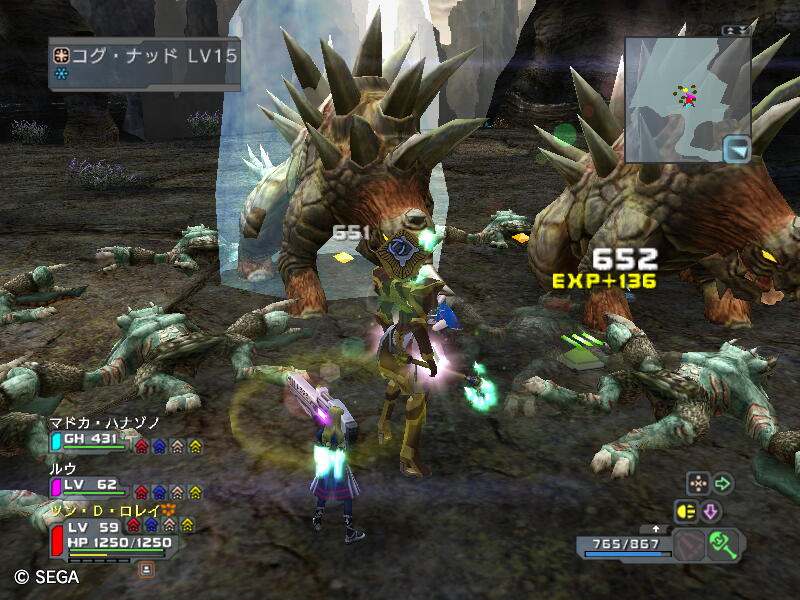The height and width of the screenshot is (600, 800).
Task: Expand the palette with the white up-arrow tab
Action: 655,528
